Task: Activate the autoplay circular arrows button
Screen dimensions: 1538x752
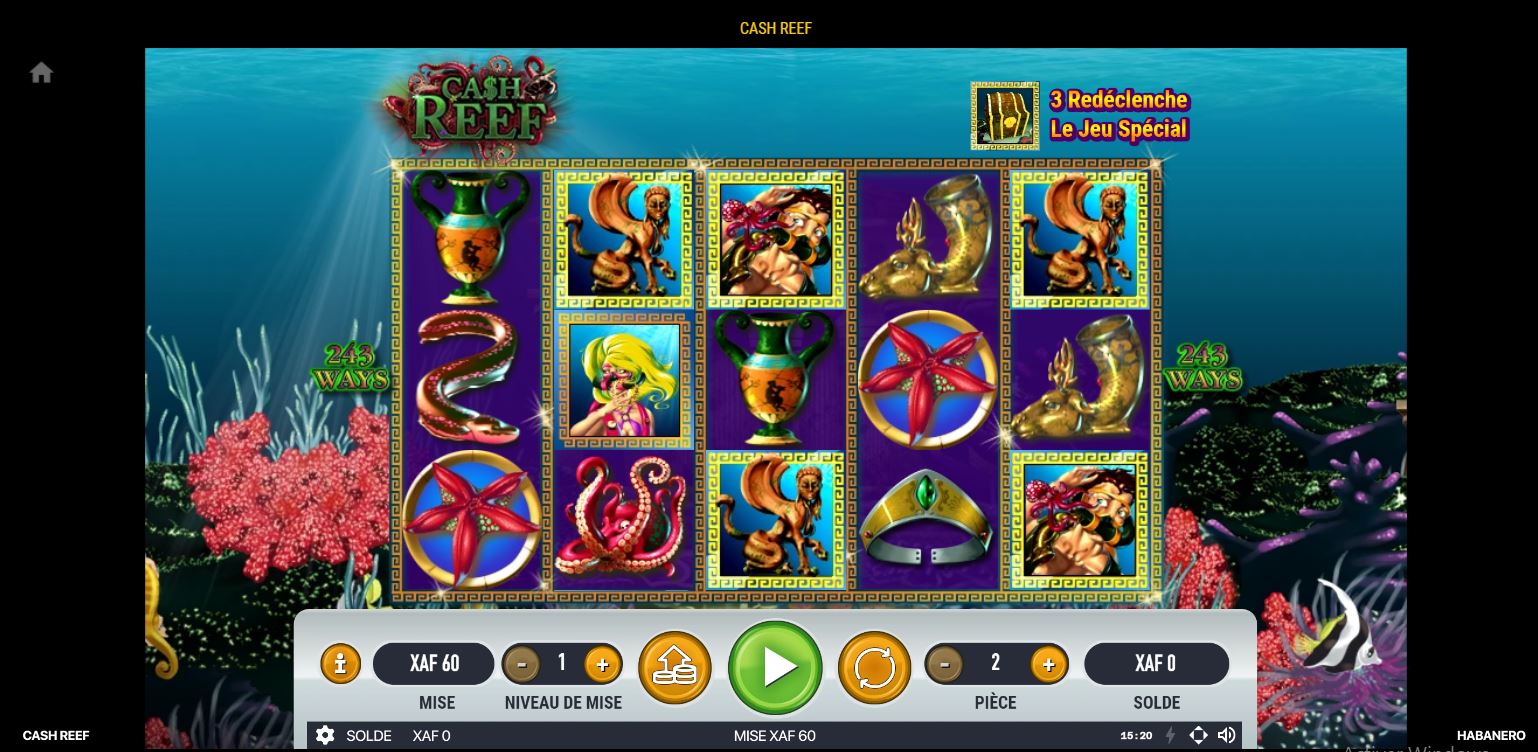Action: click(x=874, y=667)
